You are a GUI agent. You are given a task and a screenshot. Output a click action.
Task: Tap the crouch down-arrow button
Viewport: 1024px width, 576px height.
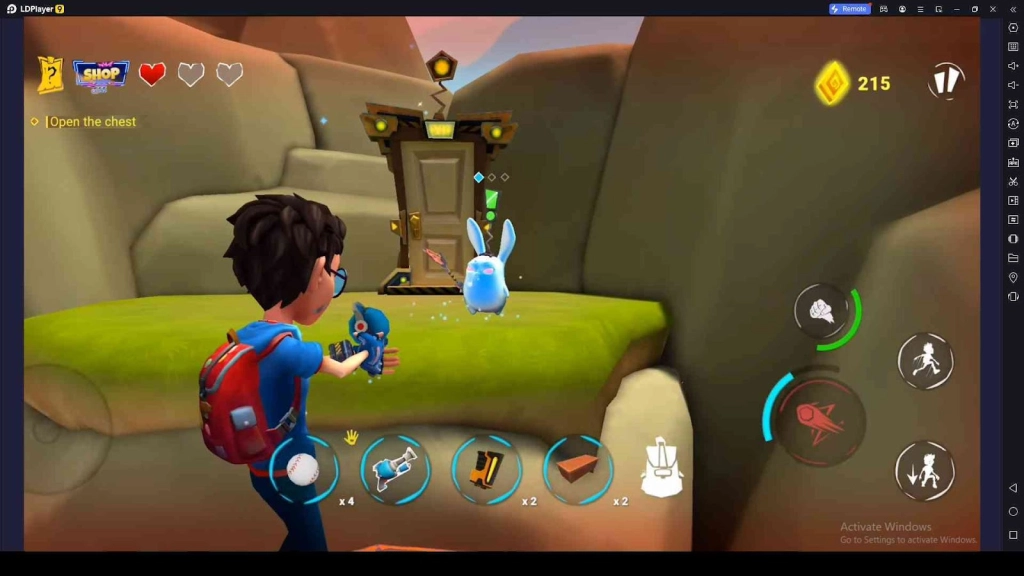pos(925,470)
